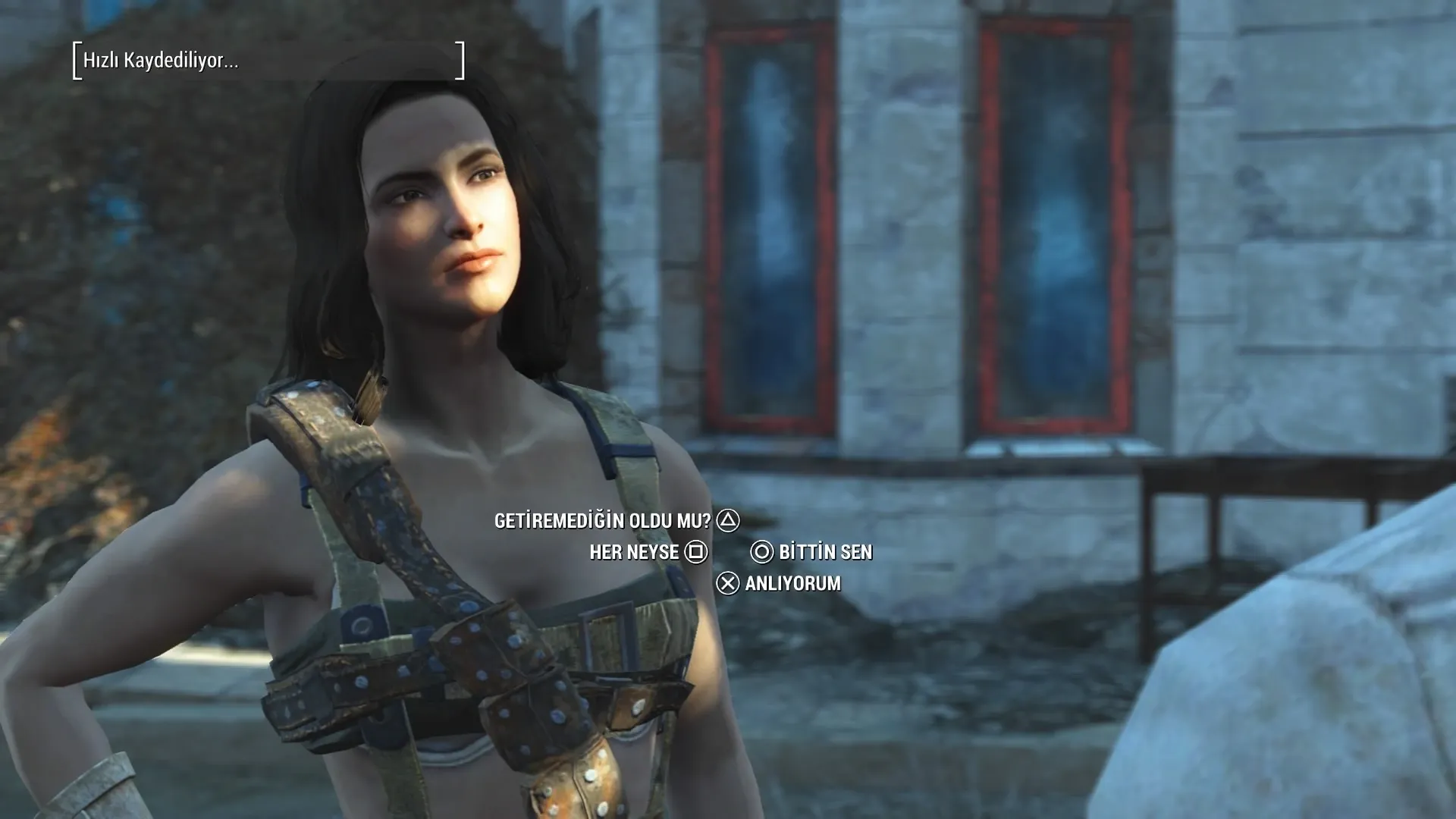Pick the "Bittin sen" response
Screen dimensions: 1456x819
(x=825, y=552)
